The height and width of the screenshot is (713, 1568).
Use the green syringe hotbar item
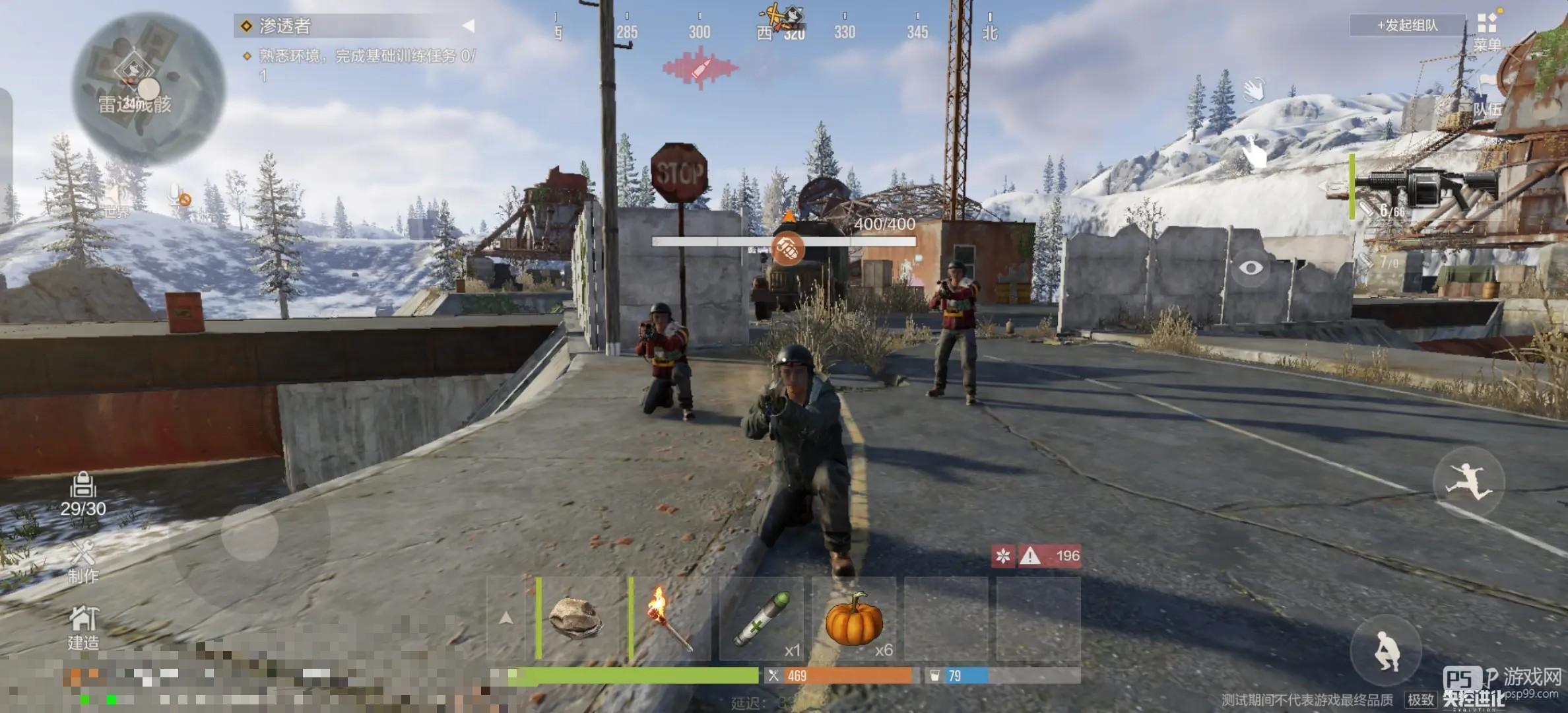(x=762, y=619)
